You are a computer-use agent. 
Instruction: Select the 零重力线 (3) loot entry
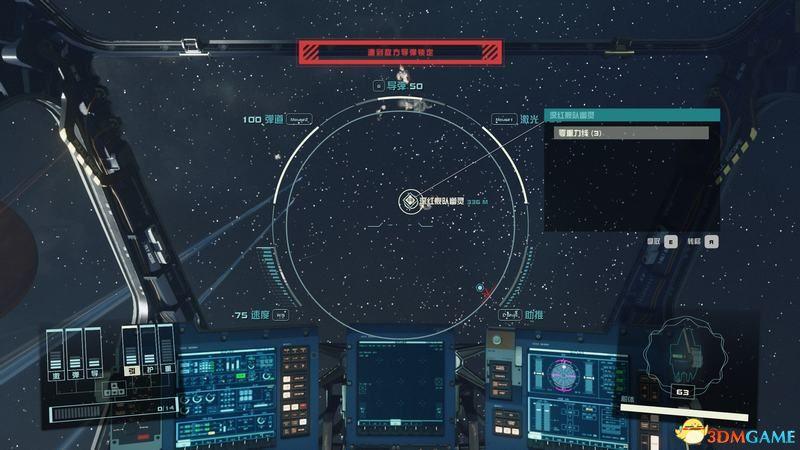(x=625, y=133)
